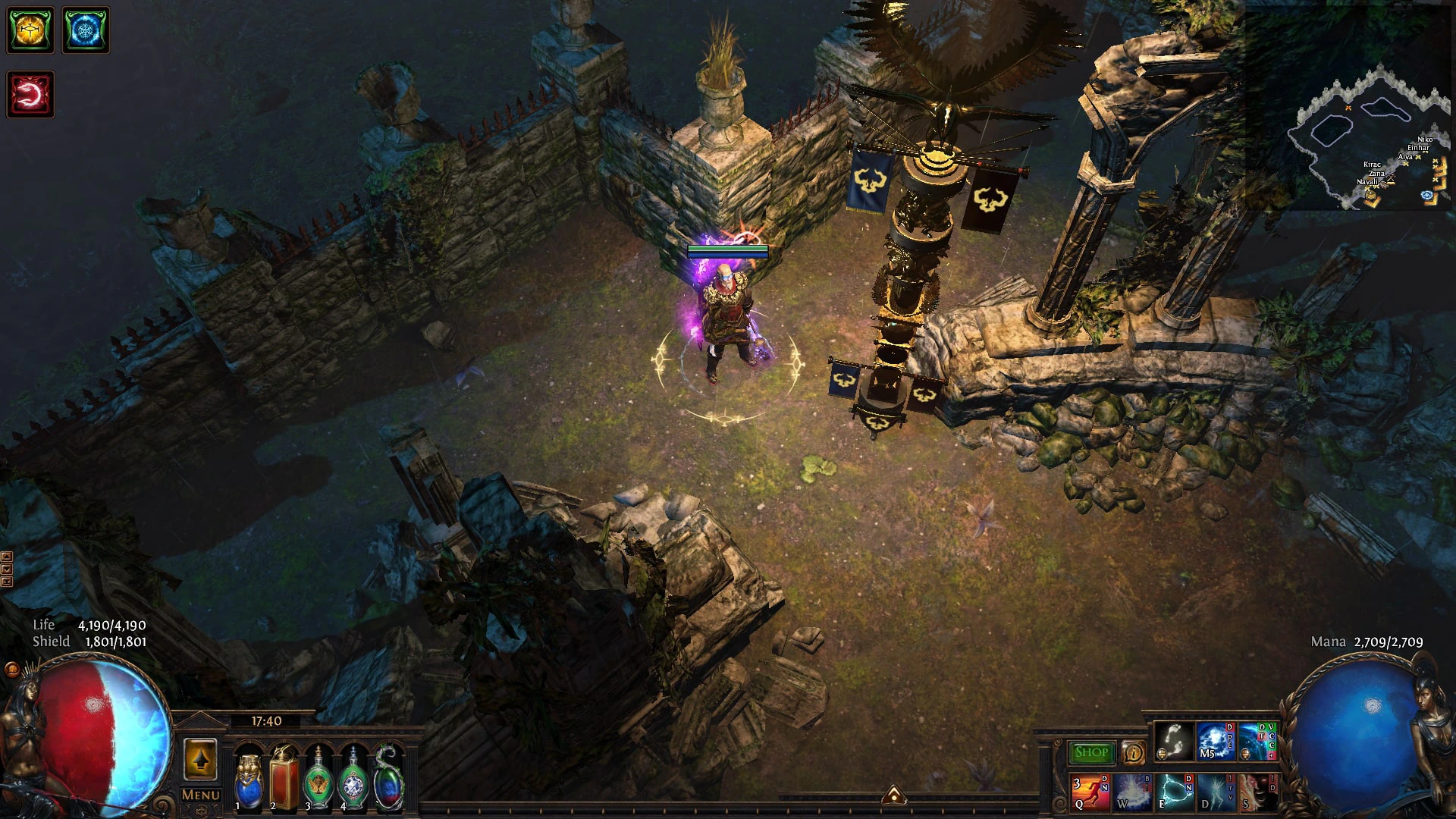Open the green Shop button
The width and height of the screenshot is (1456, 819).
point(1091,752)
